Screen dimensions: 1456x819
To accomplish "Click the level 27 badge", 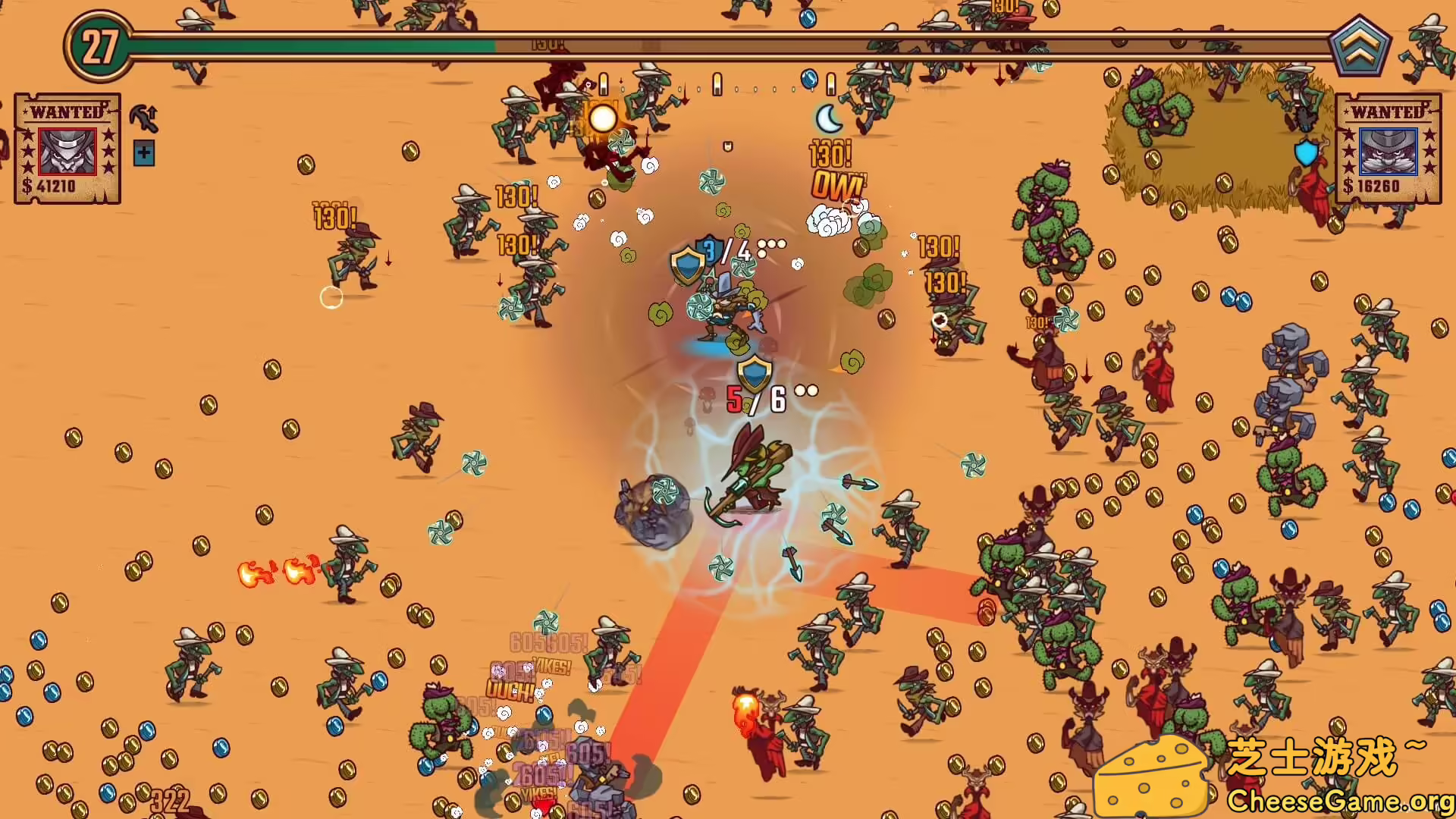I will (99, 47).
